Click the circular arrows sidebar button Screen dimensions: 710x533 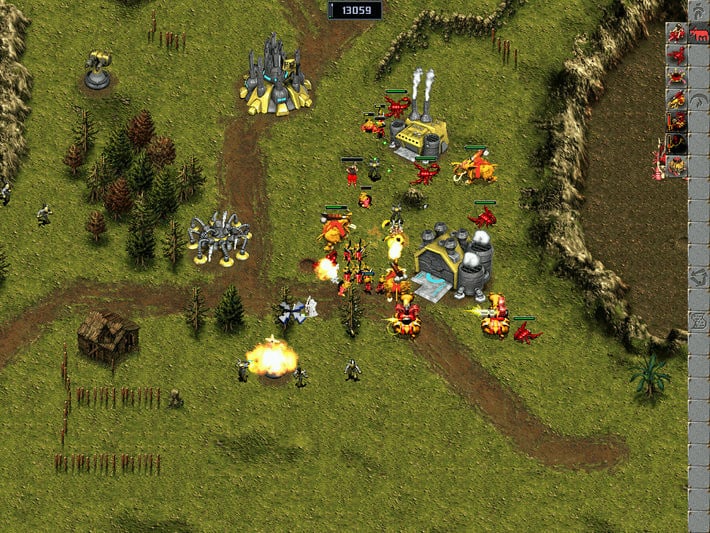[700, 276]
